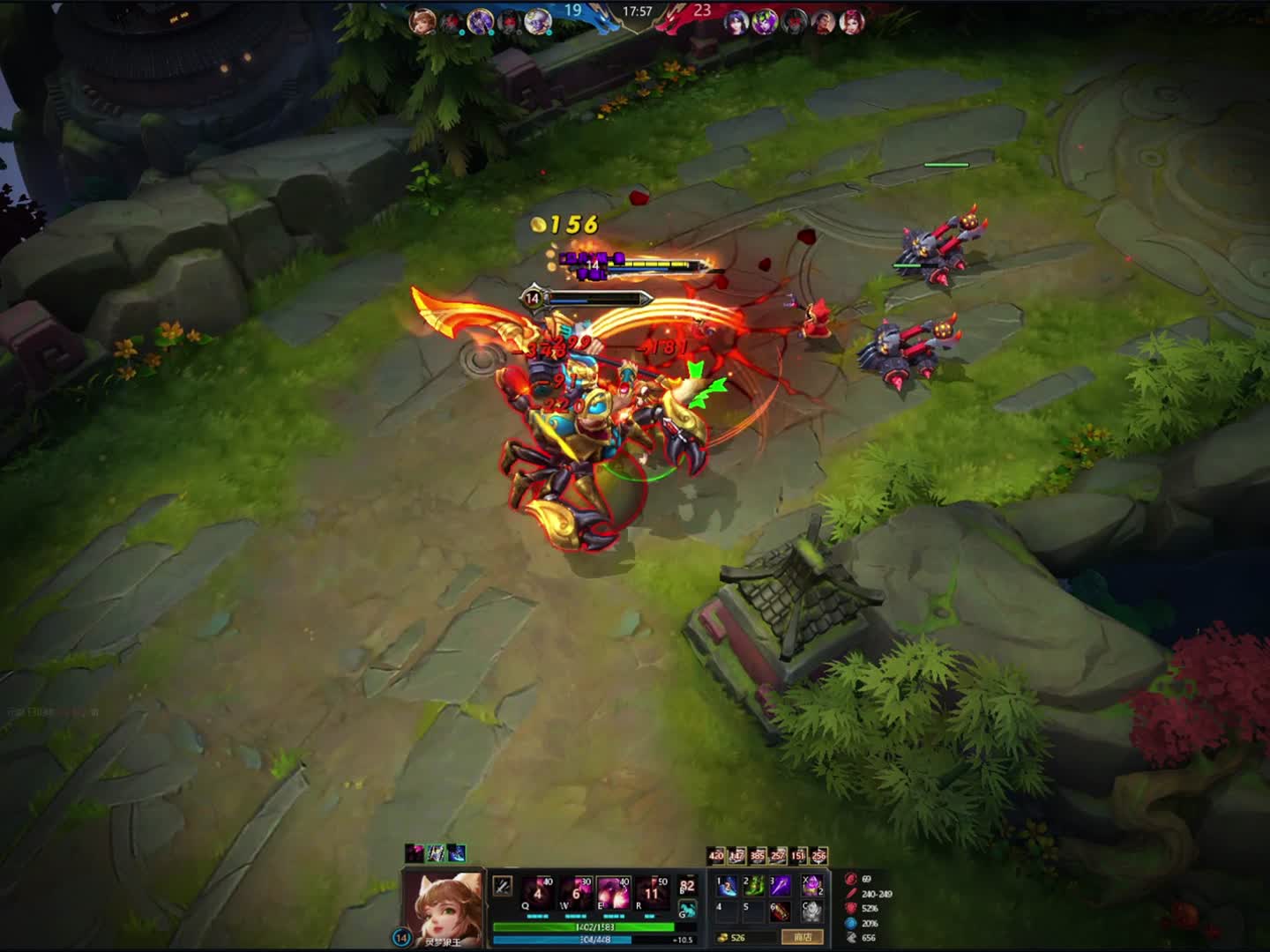Inspect the pink buff icon above portrait
This screenshot has width=1270, height=952.
click(415, 852)
